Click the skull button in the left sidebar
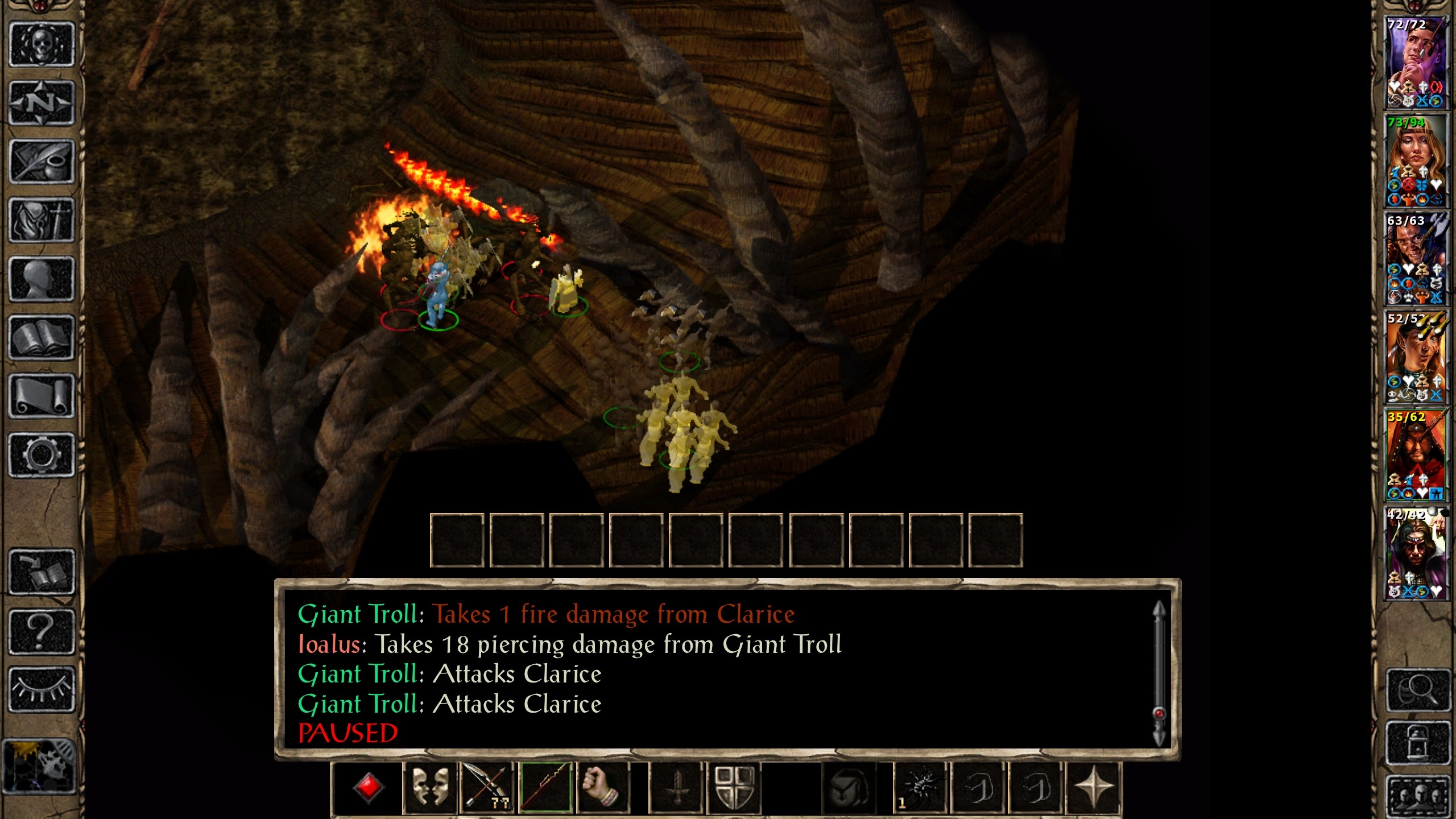The height and width of the screenshot is (819, 1456). pos(42,44)
